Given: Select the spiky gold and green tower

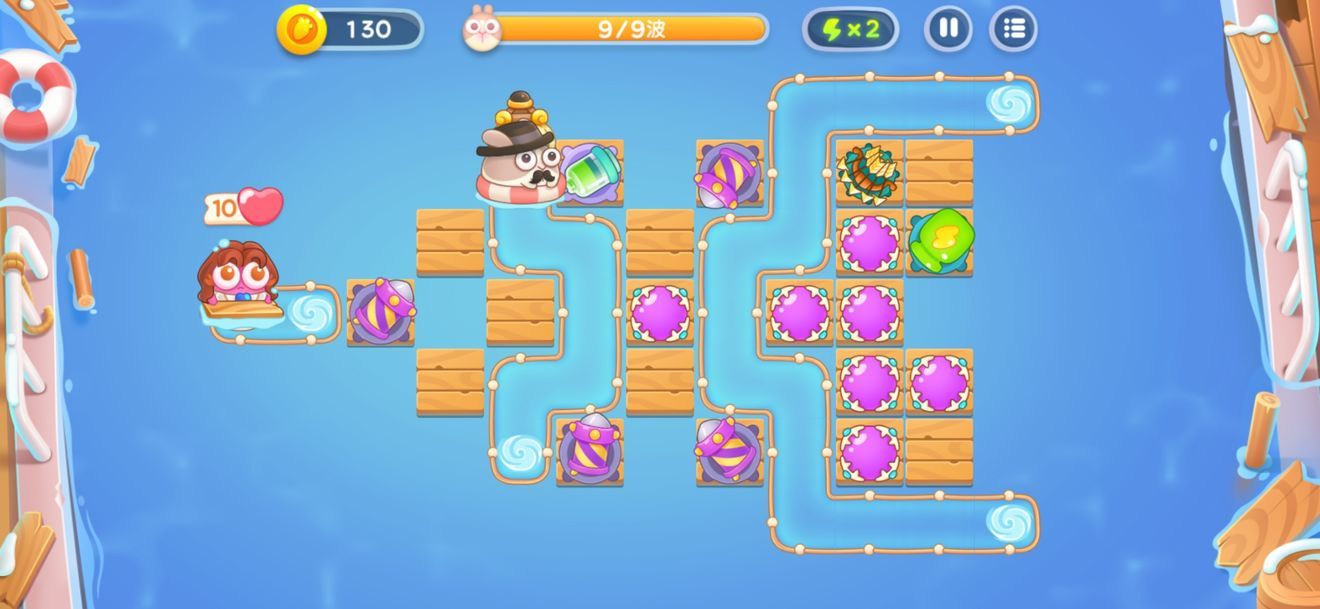Looking at the screenshot, I should (x=868, y=172).
